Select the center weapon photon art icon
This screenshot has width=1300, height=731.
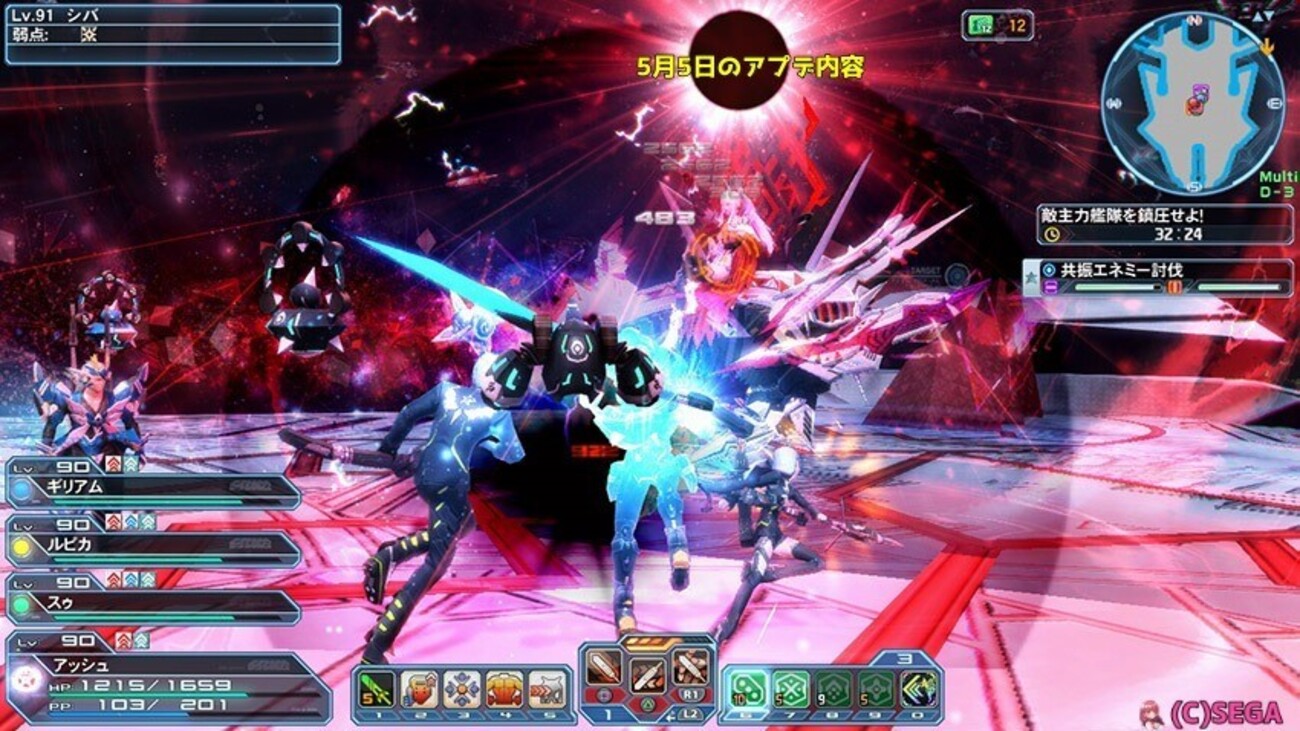pyautogui.click(x=647, y=674)
